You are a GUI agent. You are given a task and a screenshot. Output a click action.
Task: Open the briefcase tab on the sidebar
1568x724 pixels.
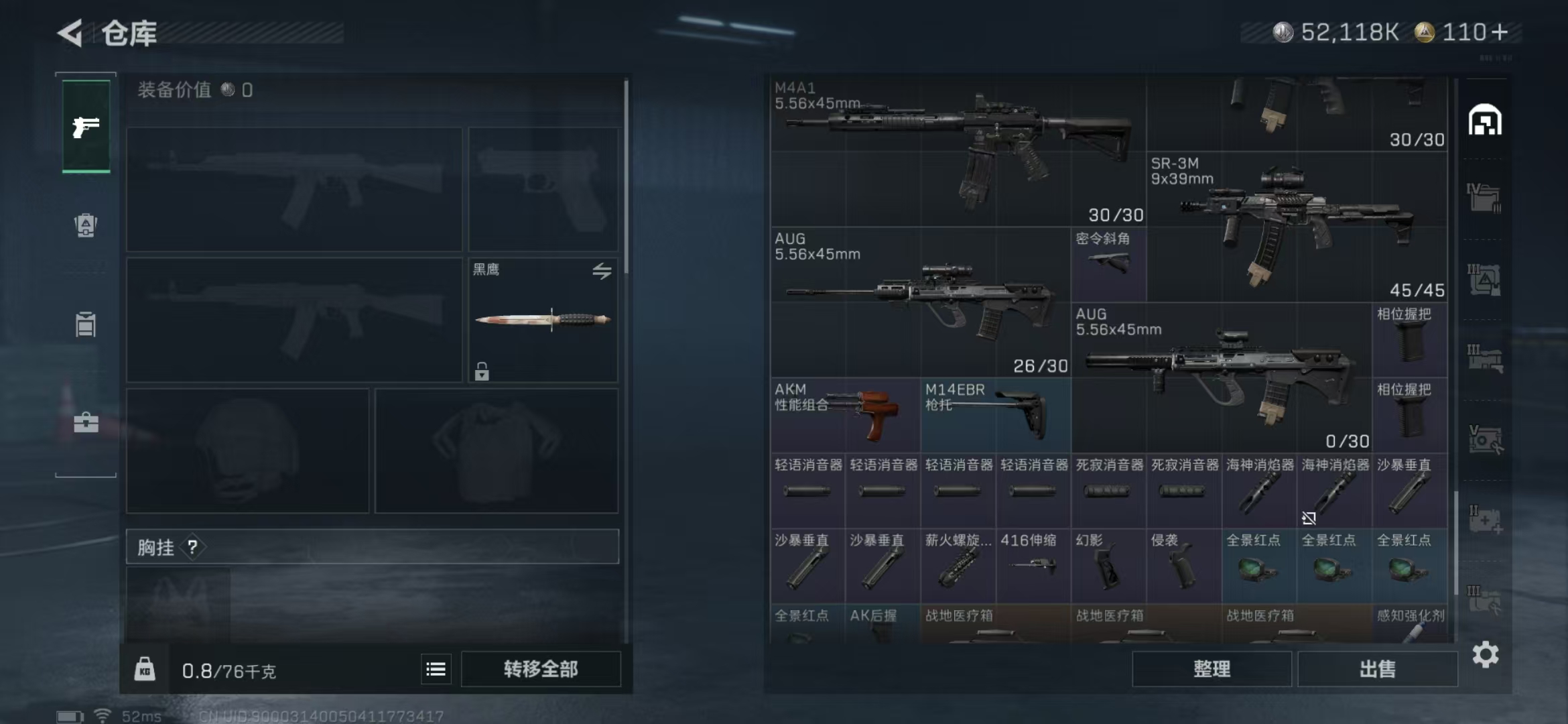click(x=86, y=423)
